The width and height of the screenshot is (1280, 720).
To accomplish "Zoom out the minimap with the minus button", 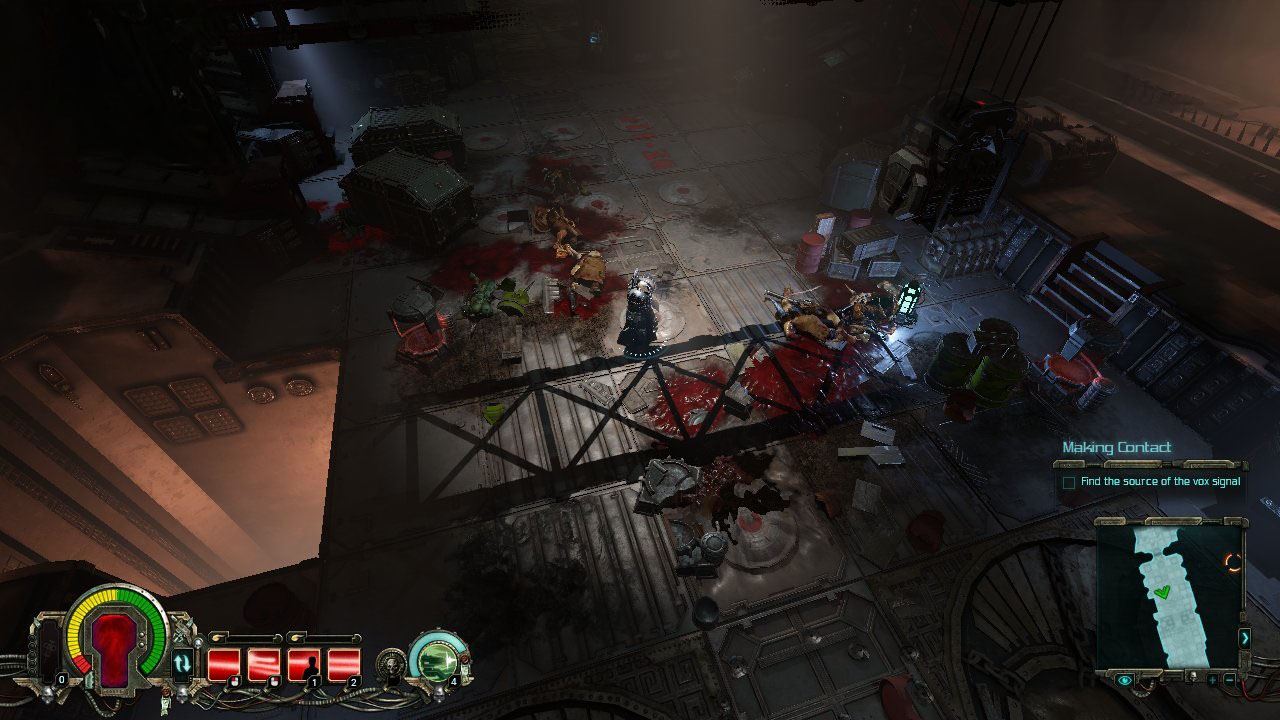I will 1229,681.
